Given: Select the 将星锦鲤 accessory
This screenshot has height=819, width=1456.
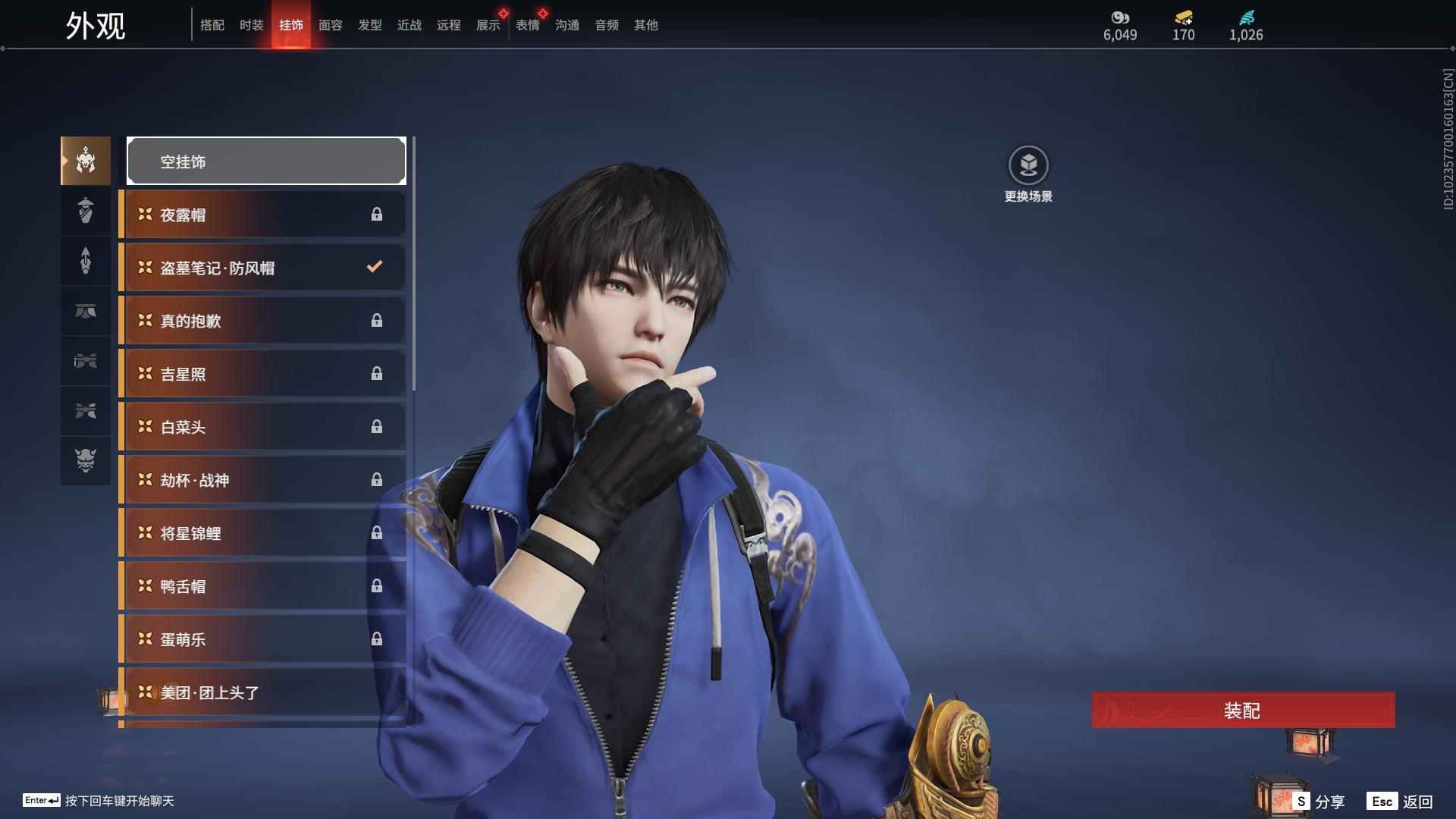Looking at the screenshot, I should coord(262,533).
